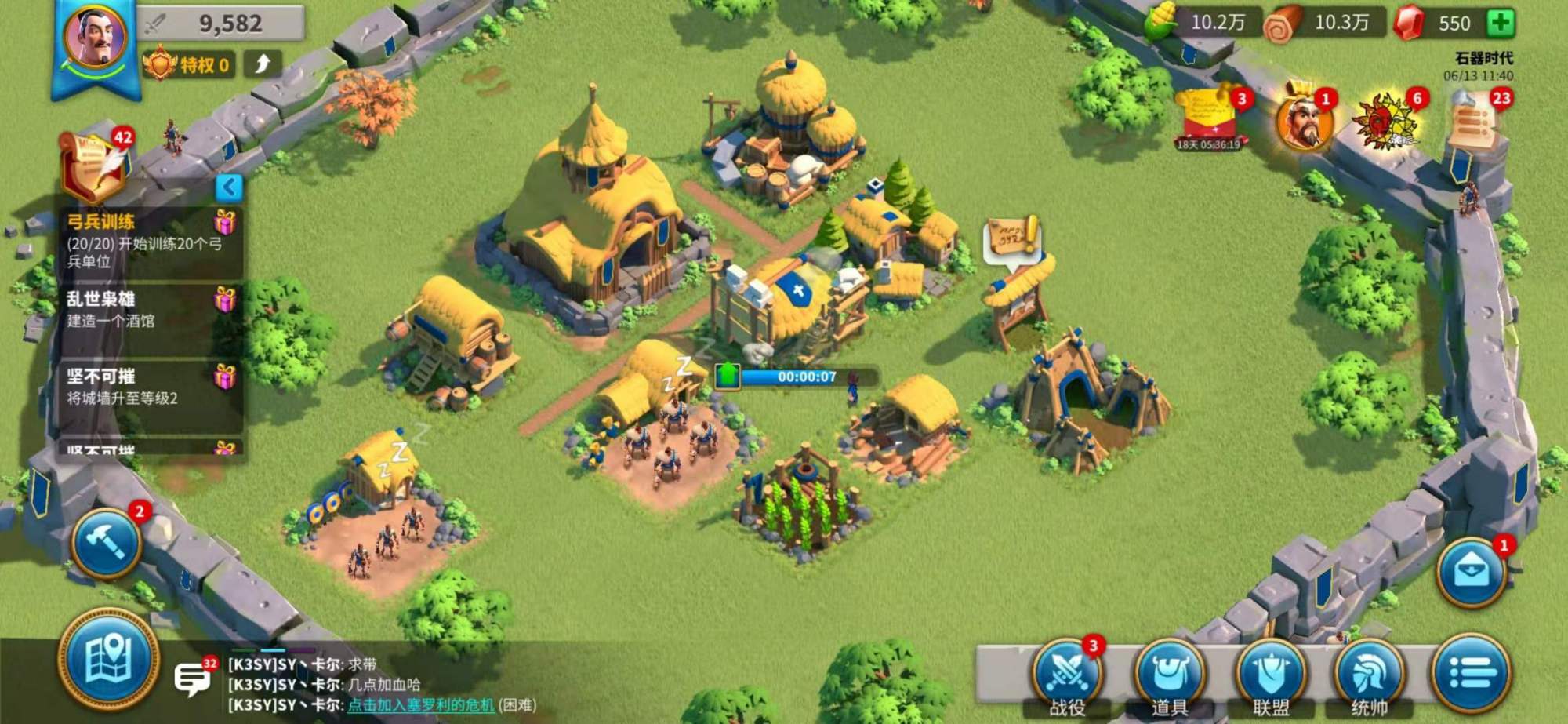Viewport: 1568px width, 724px height.
Task: Open the 战役 campaign menu
Action: (1067, 676)
